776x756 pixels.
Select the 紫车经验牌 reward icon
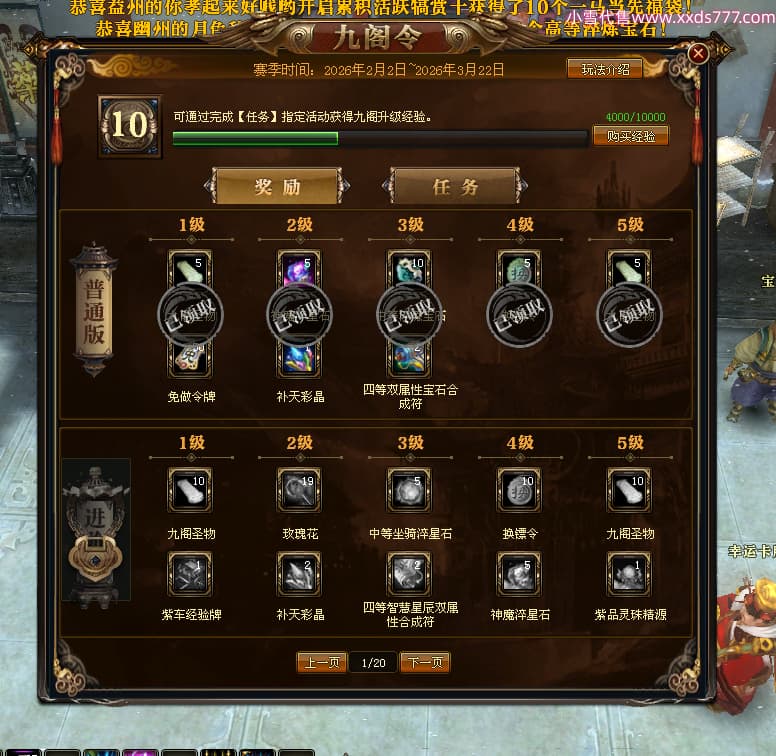pos(189,573)
